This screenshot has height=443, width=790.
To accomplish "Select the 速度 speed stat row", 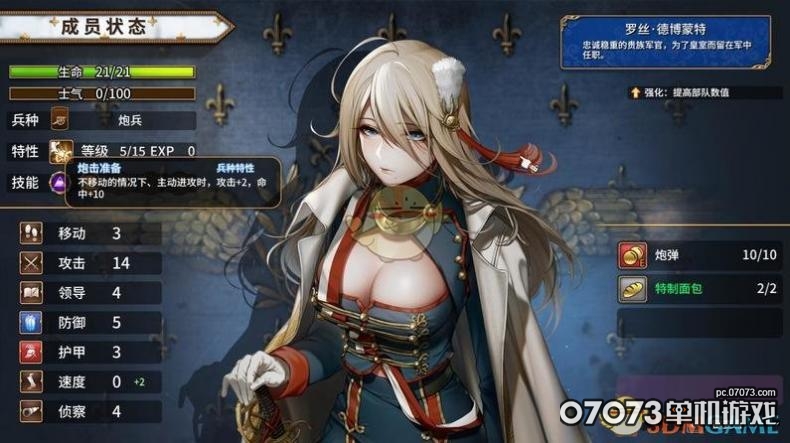I will (88, 381).
